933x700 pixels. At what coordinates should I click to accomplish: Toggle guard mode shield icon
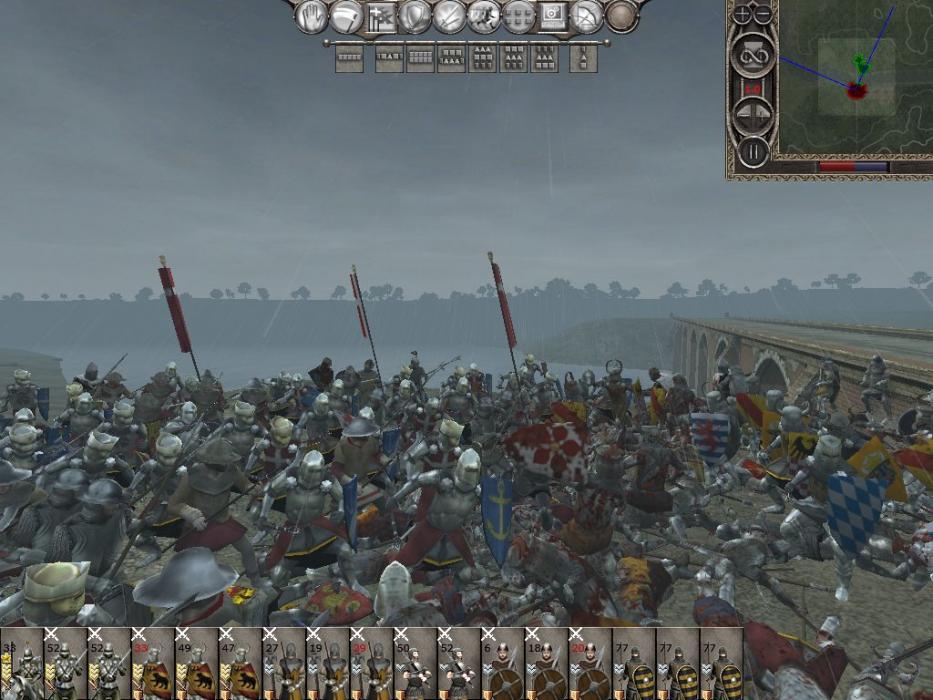coord(415,16)
